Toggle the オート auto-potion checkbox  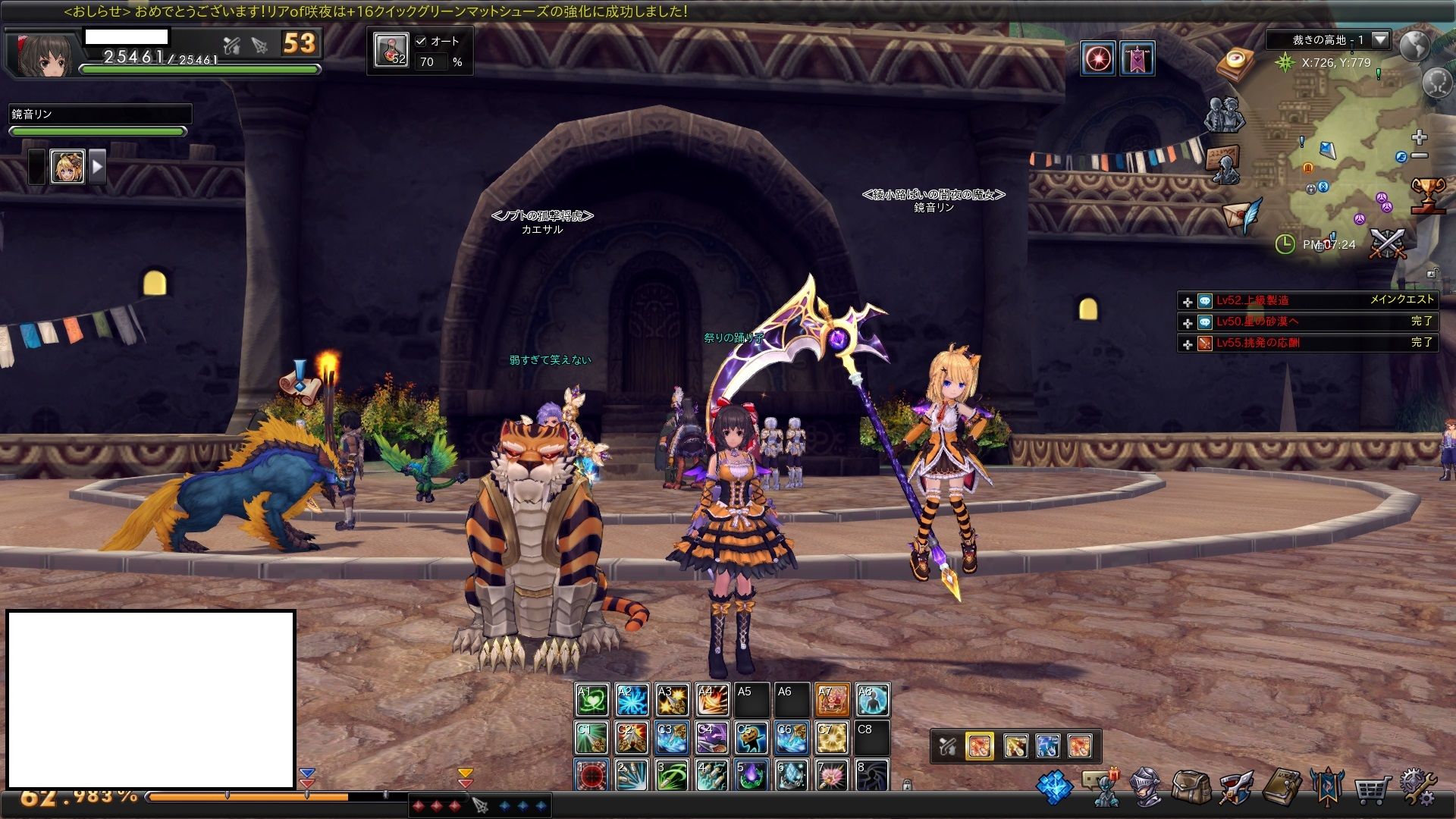pyautogui.click(x=422, y=41)
